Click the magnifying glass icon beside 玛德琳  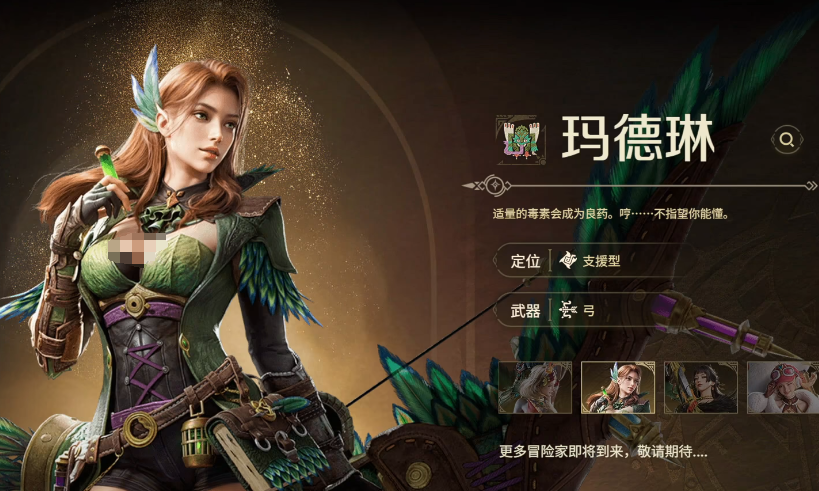pyautogui.click(x=787, y=139)
